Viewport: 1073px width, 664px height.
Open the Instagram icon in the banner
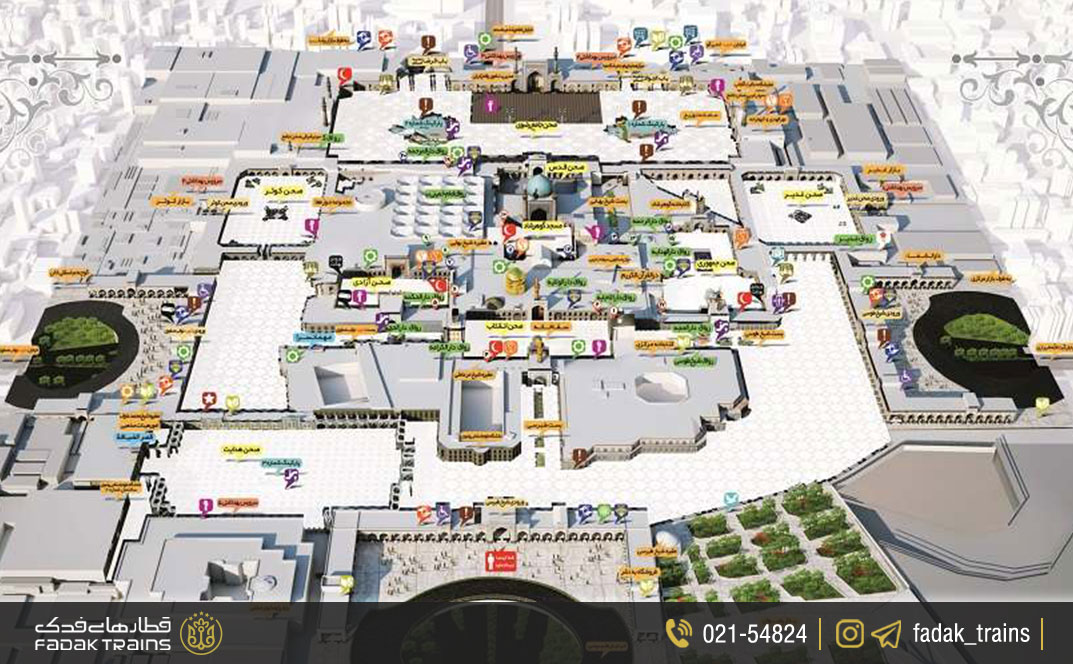[851, 633]
